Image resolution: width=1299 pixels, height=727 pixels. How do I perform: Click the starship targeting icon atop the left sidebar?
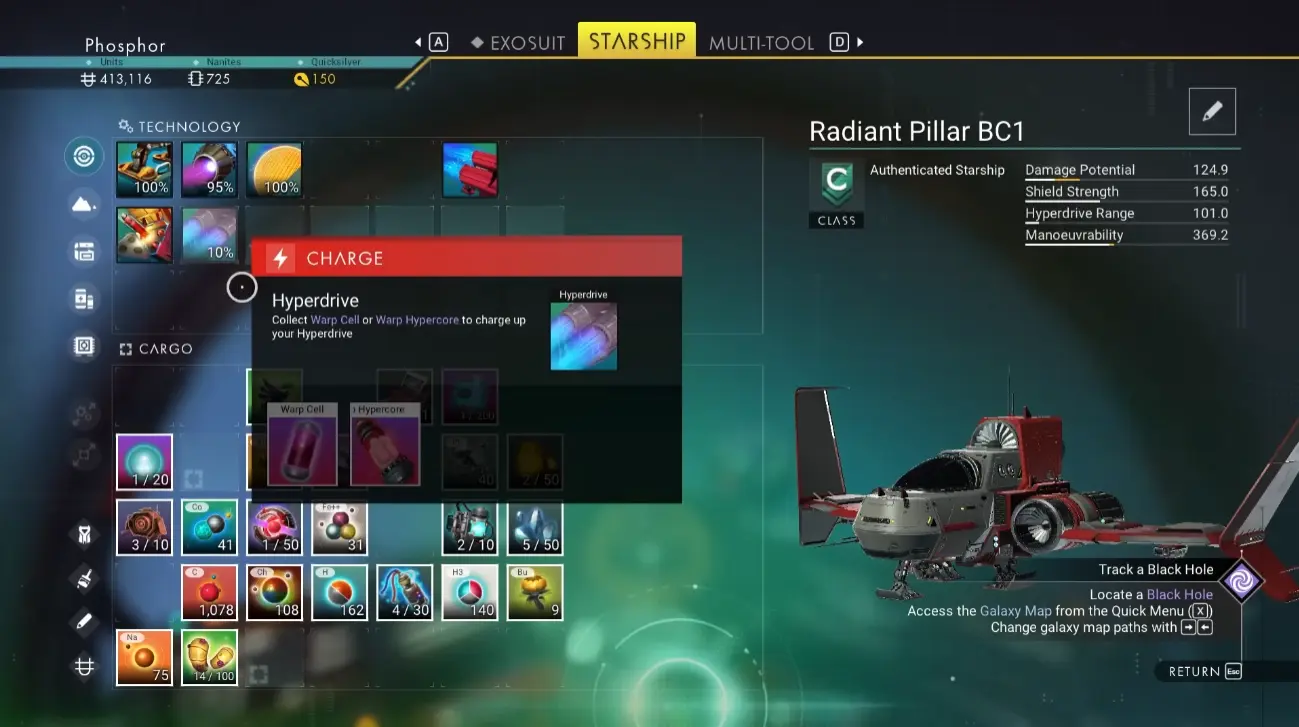pos(84,156)
